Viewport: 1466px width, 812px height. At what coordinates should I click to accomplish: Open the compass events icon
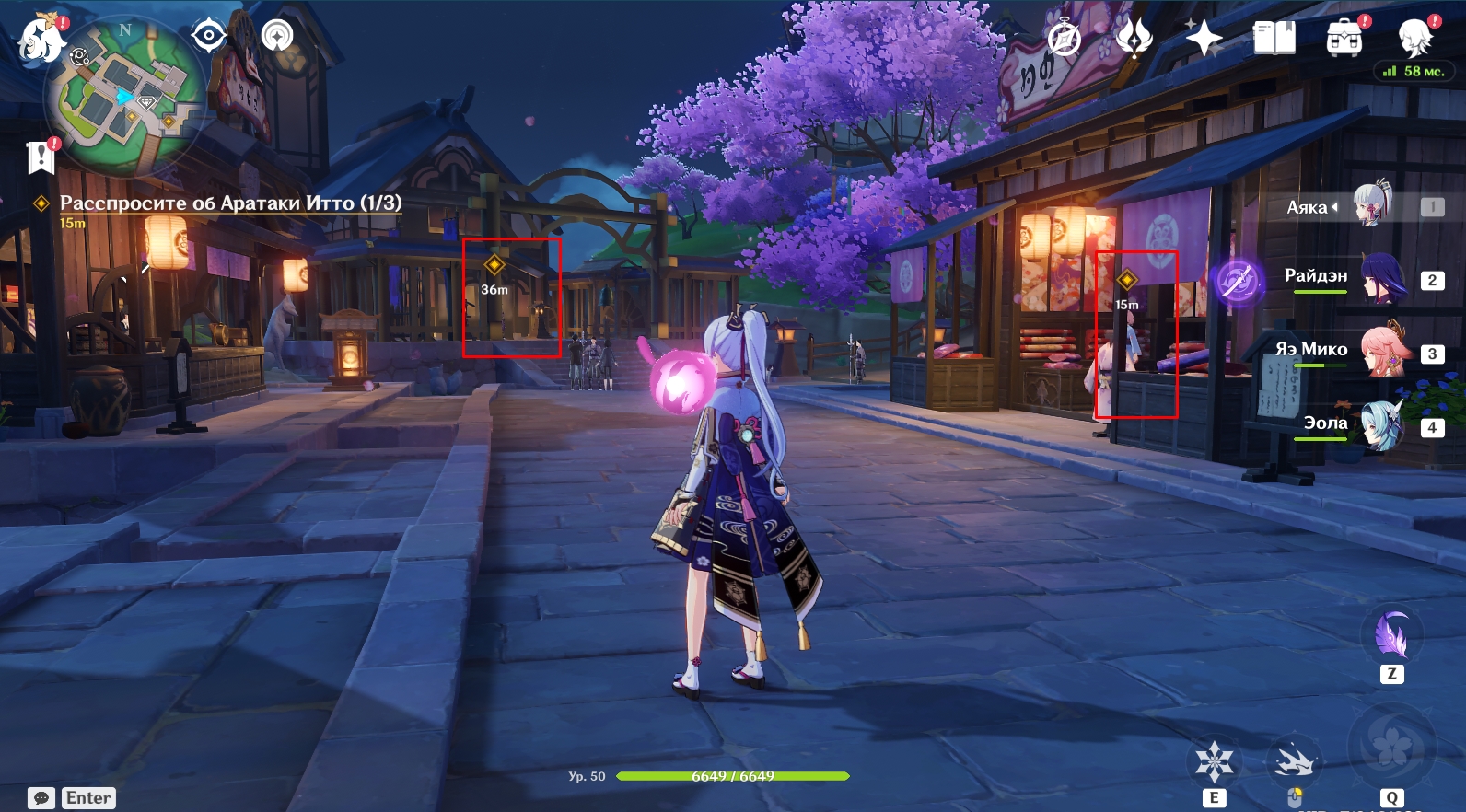1065,40
